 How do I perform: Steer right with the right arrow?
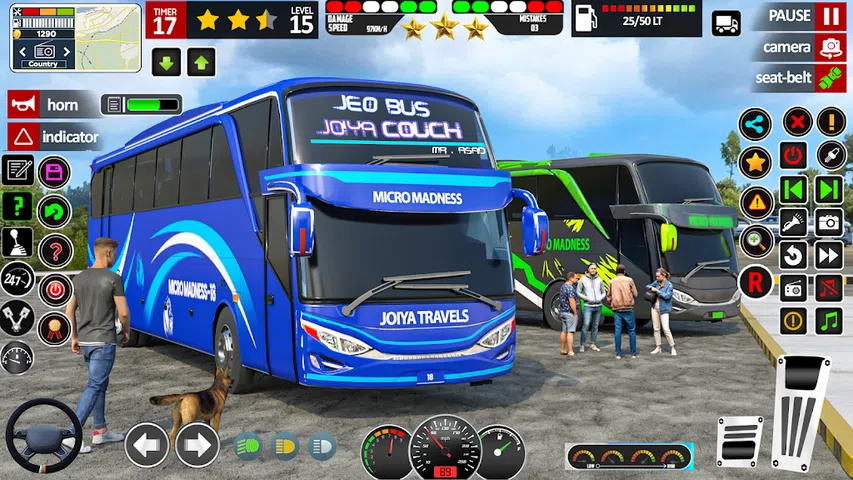(x=198, y=445)
